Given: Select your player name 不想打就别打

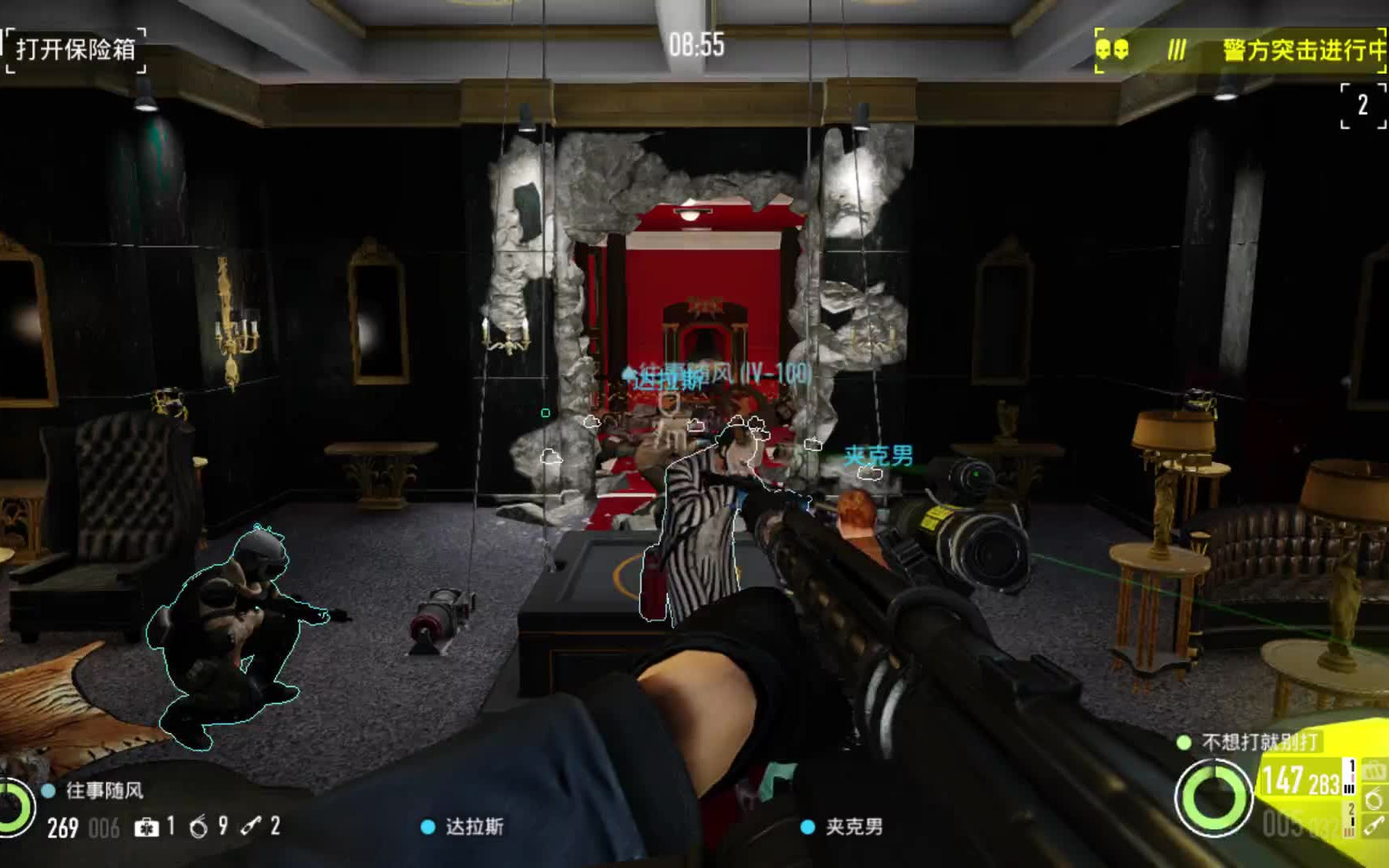Looking at the screenshot, I should pos(1260,742).
